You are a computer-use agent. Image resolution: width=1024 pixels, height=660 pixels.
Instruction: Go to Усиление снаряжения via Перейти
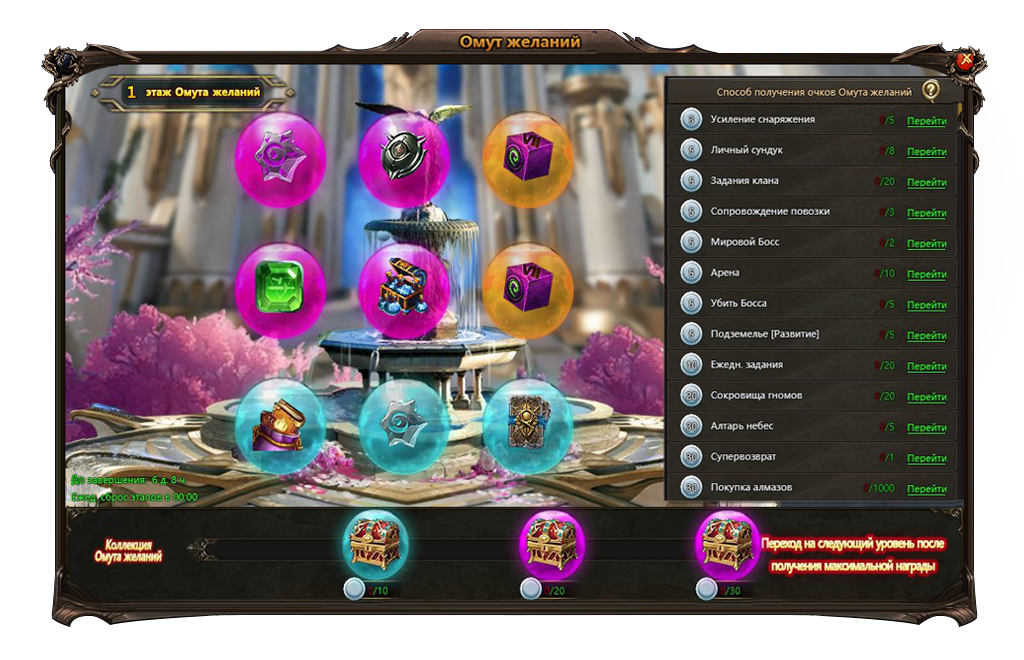[926, 121]
